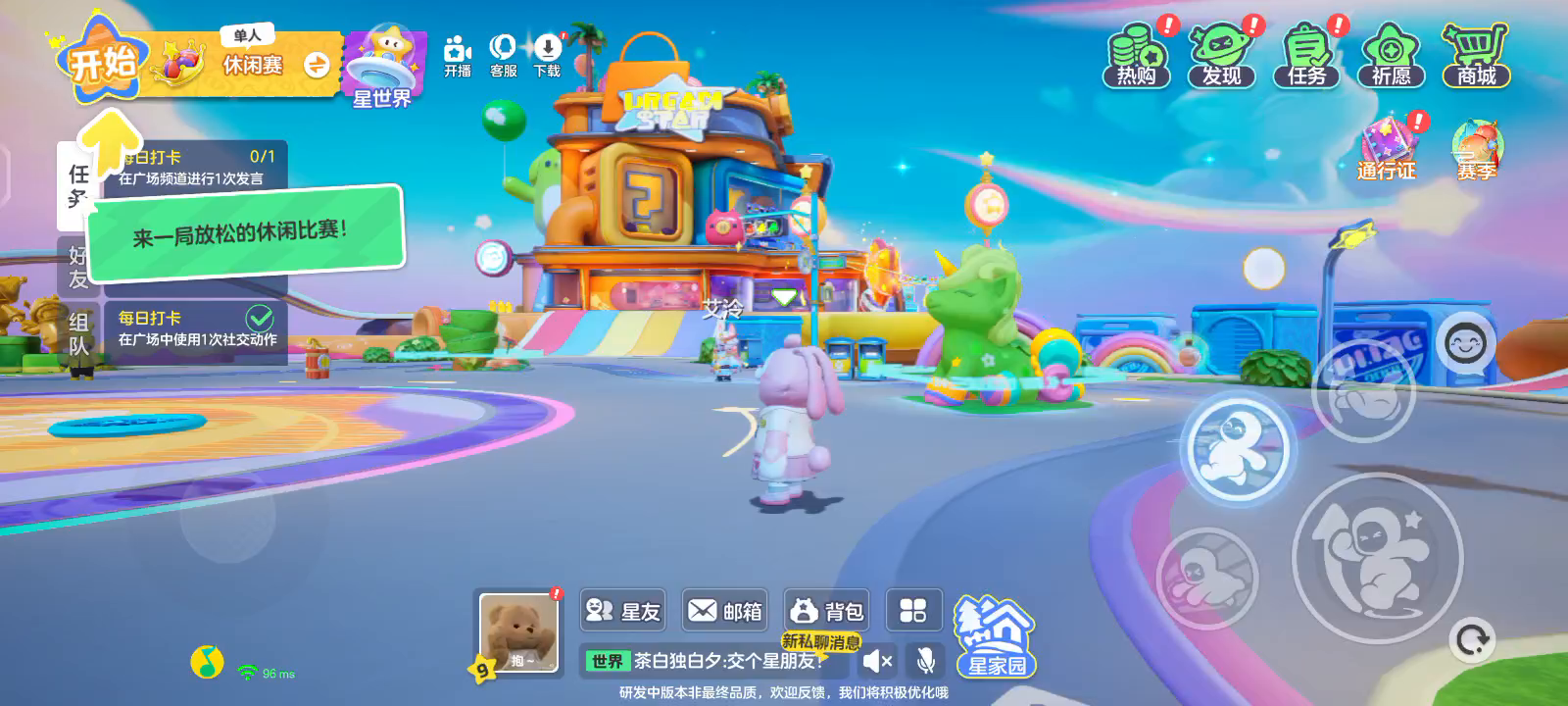Contact 客服 customer service

tap(503, 56)
